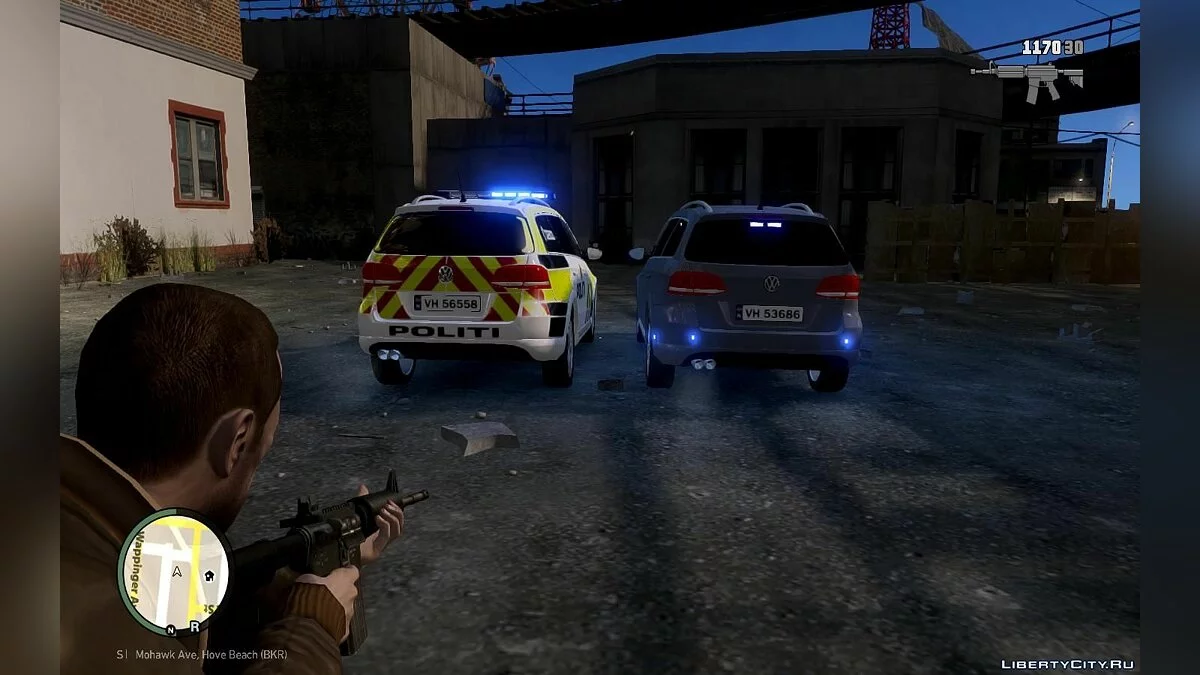
Task: Click the circular radar minimap
Action: click(174, 573)
